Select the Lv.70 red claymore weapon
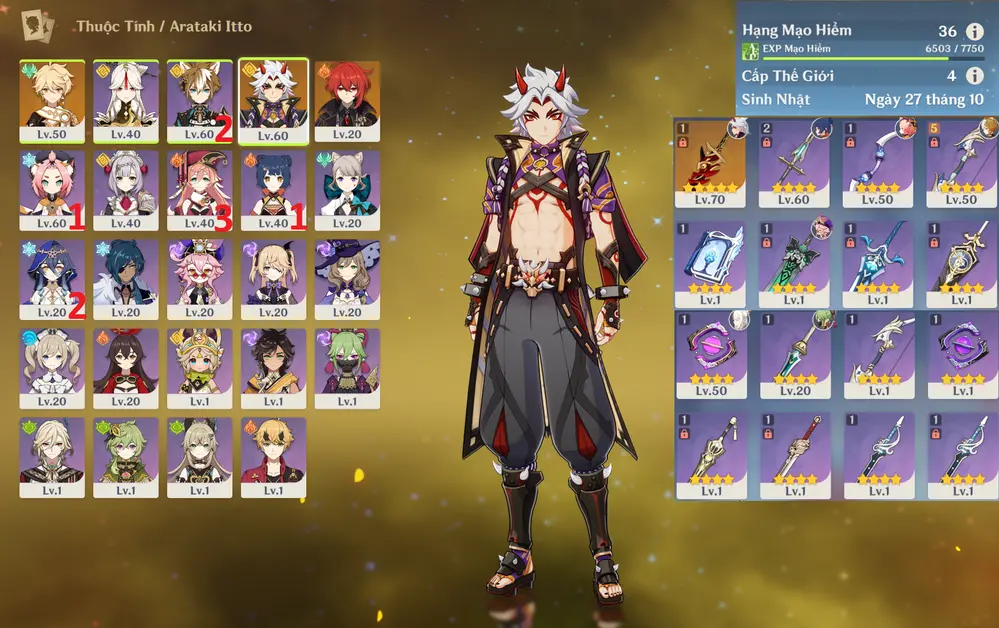This screenshot has height=628, width=999. pyautogui.click(x=710, y=163)
